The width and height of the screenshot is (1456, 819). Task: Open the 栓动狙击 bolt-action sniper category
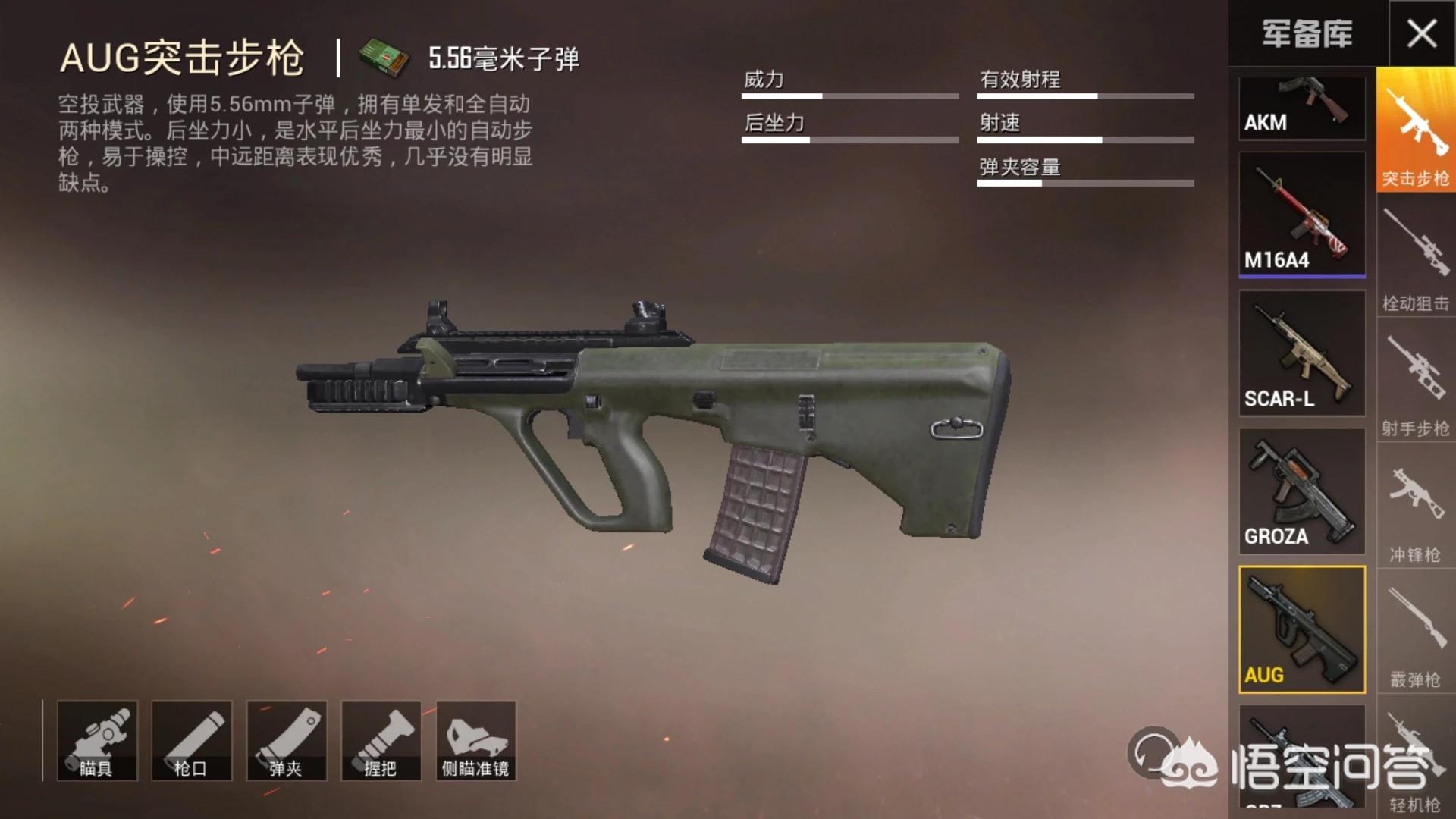[x=1415, y=258]
